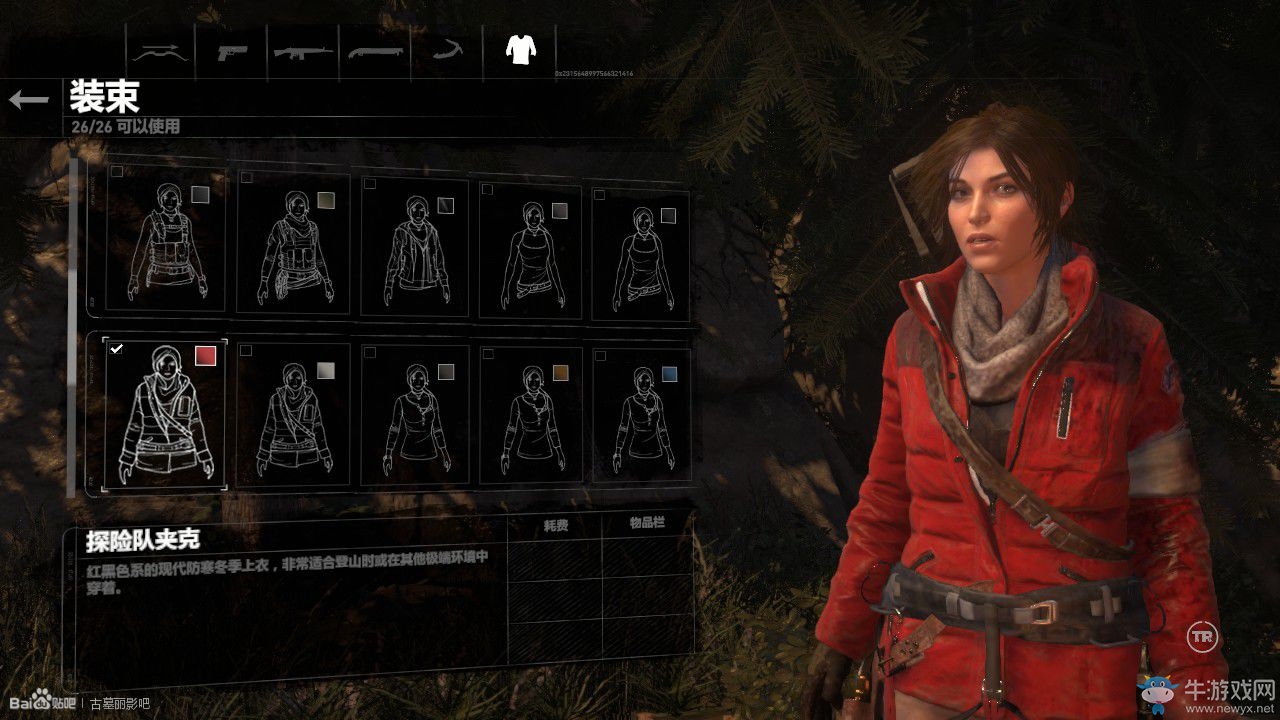The image size is (1280, 720).
Task: Go back using the left arrow
Action: [x=29, y=99]
